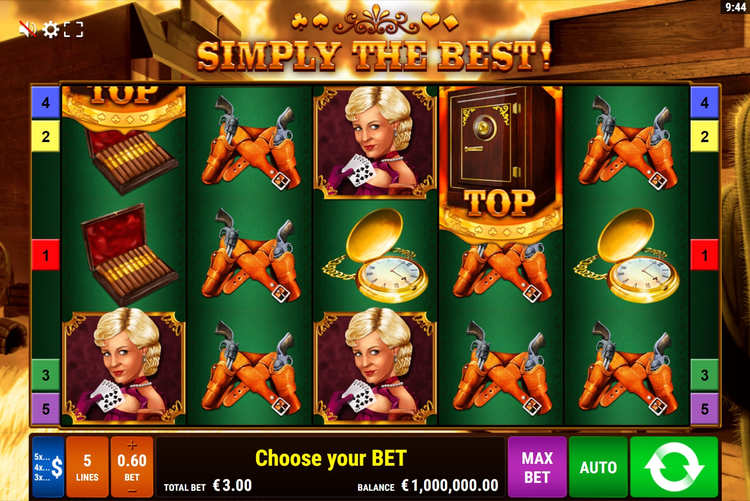Spin the reels with the green arrows button
Screen dimensions: 750x501
(x=674, y=467)
